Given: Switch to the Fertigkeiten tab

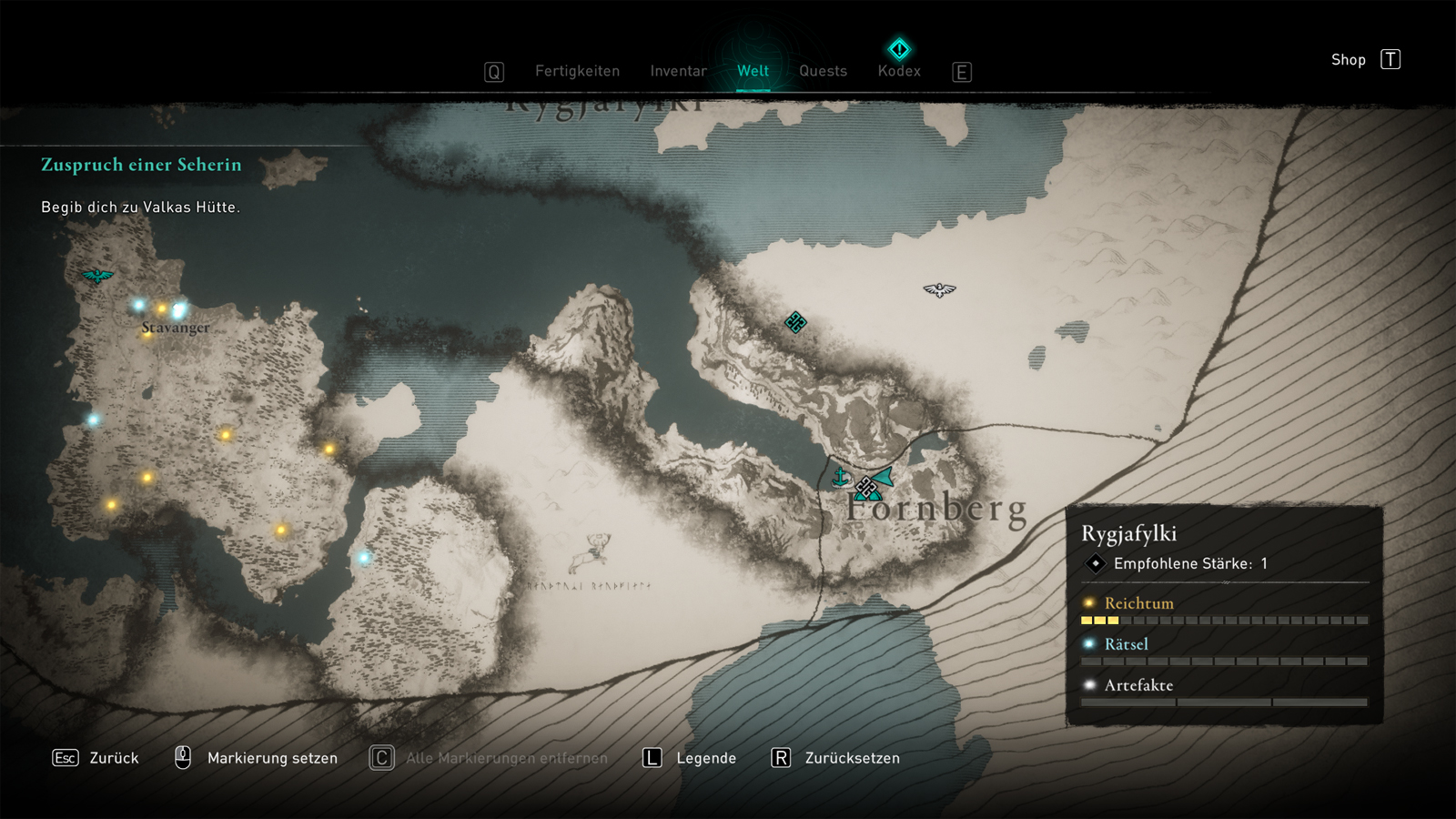Looking at the screenshot, I should pyautogui.click(x=577, y=71).
